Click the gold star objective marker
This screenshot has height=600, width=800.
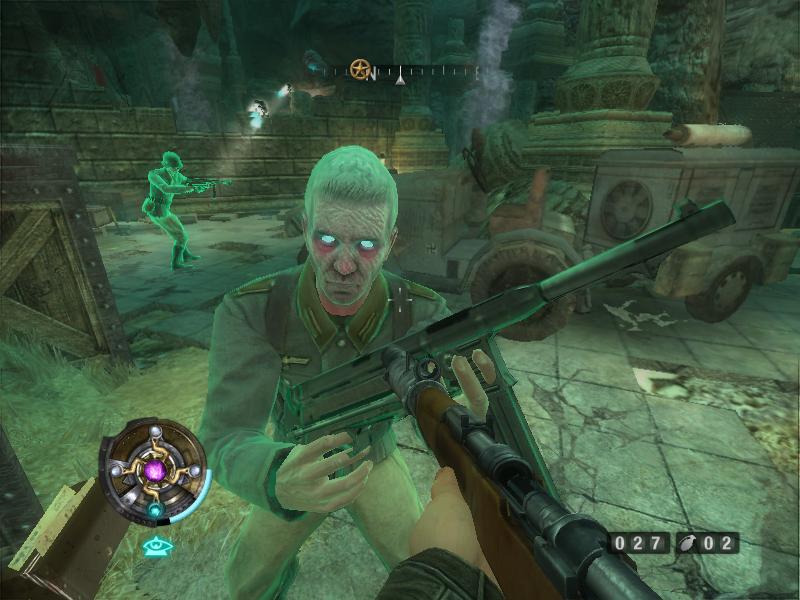(359, 70)
